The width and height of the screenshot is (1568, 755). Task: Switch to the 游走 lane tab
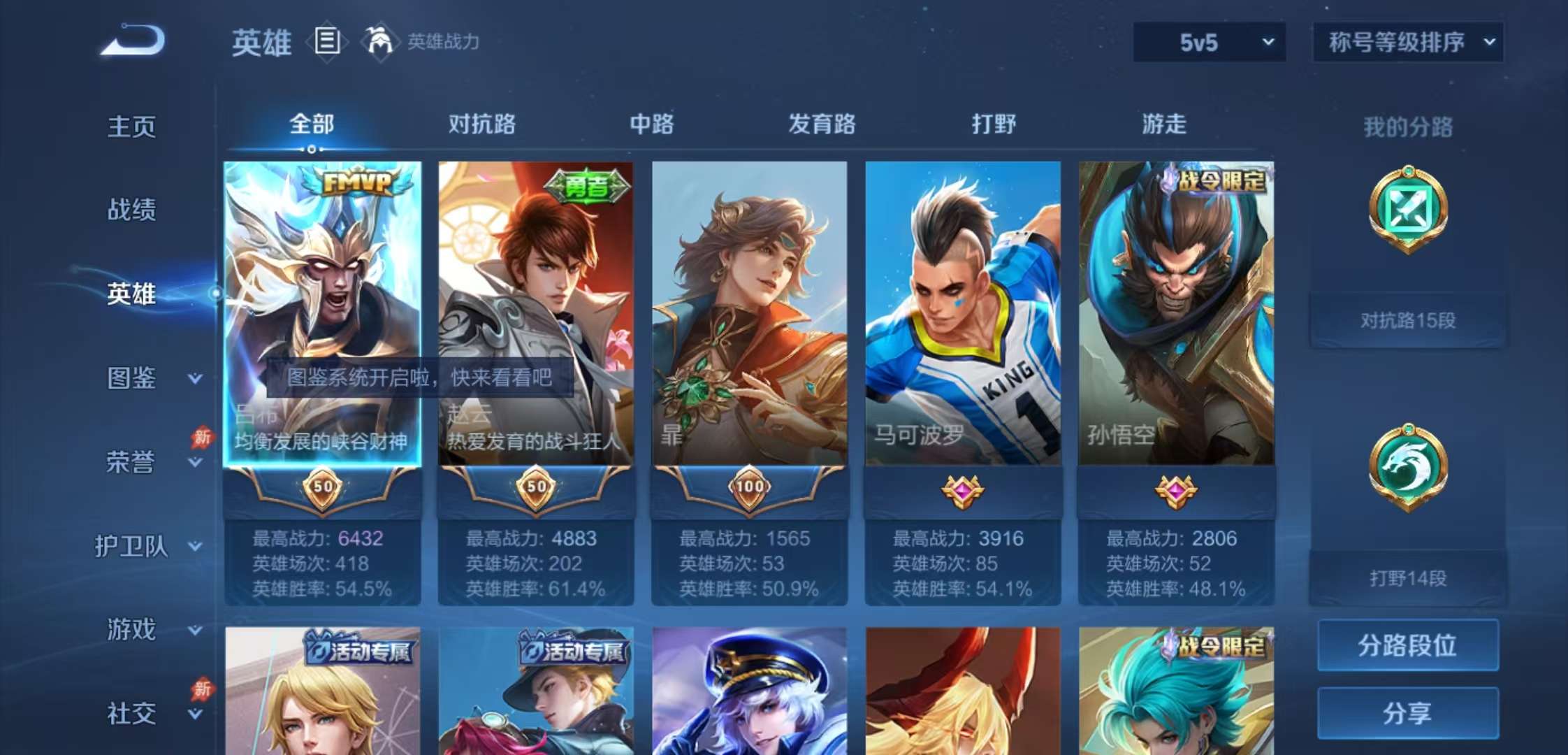click(1162, 126)
